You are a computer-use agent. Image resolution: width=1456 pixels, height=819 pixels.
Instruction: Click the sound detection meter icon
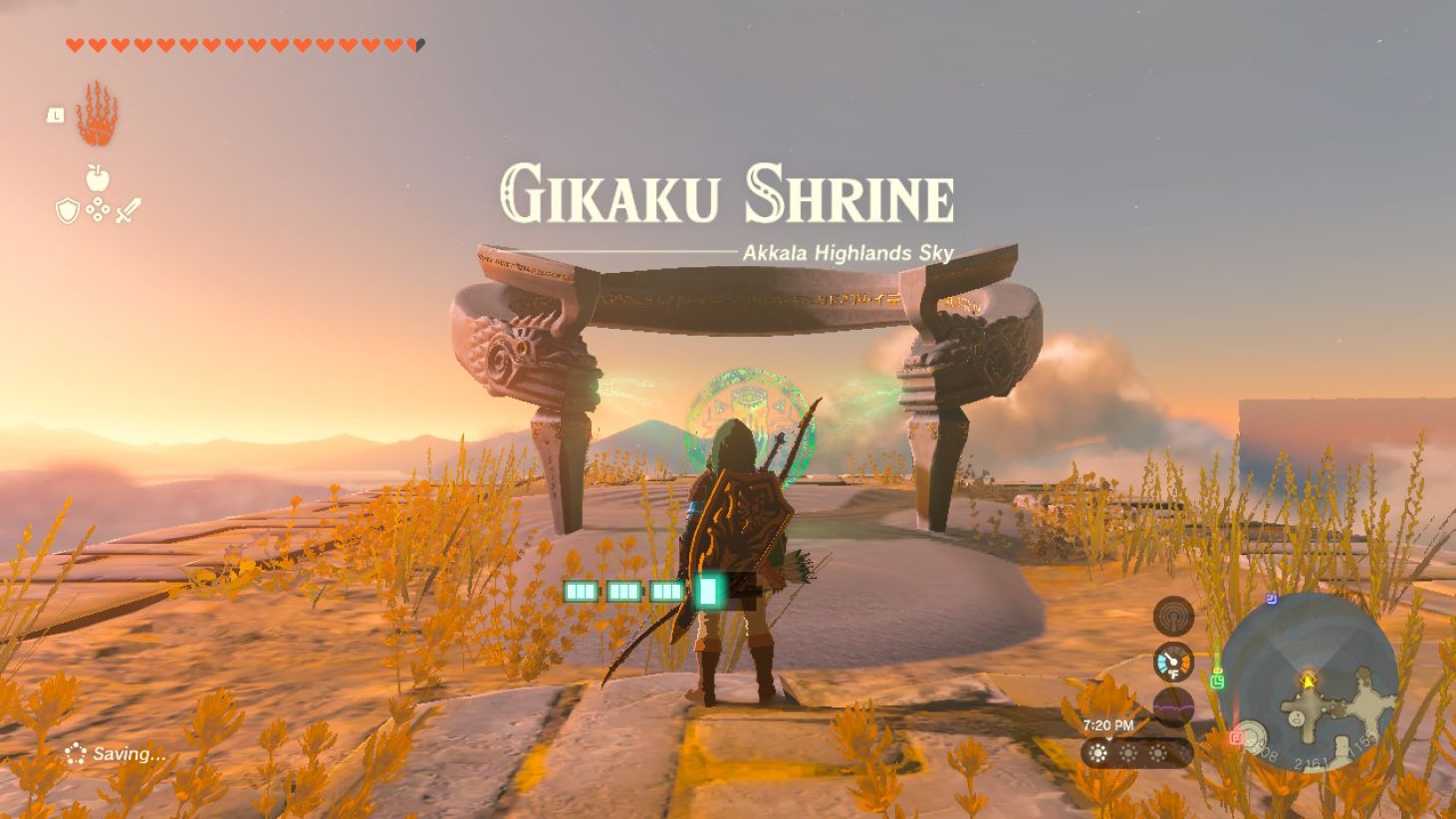tap(1174, 615)
